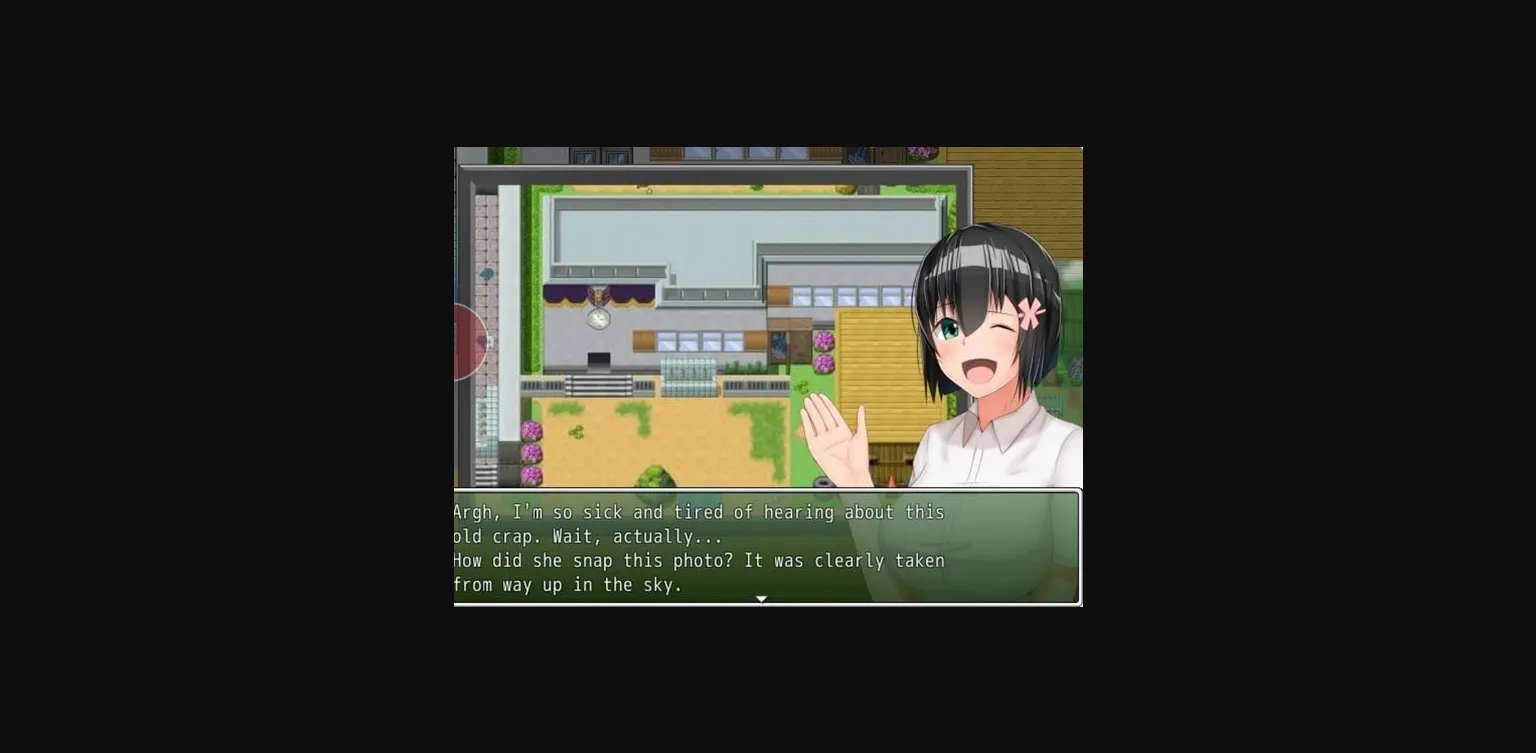Screen dimensions: 1536x753
Task: Click the continue arrow below the dialogue text
Action: [762, 598]
